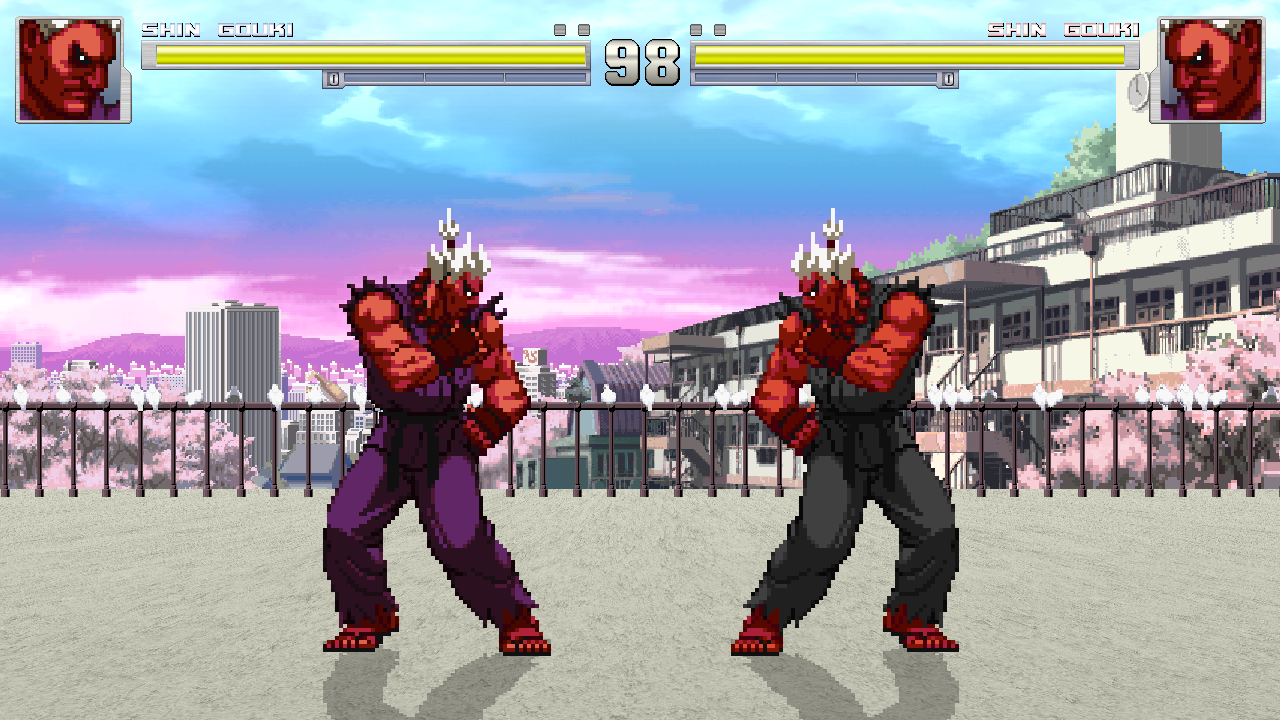Screen dimensions: 1280x720
Task: Click the SHIN GOUKI name label on the right
Action: tap(1065, 29)
